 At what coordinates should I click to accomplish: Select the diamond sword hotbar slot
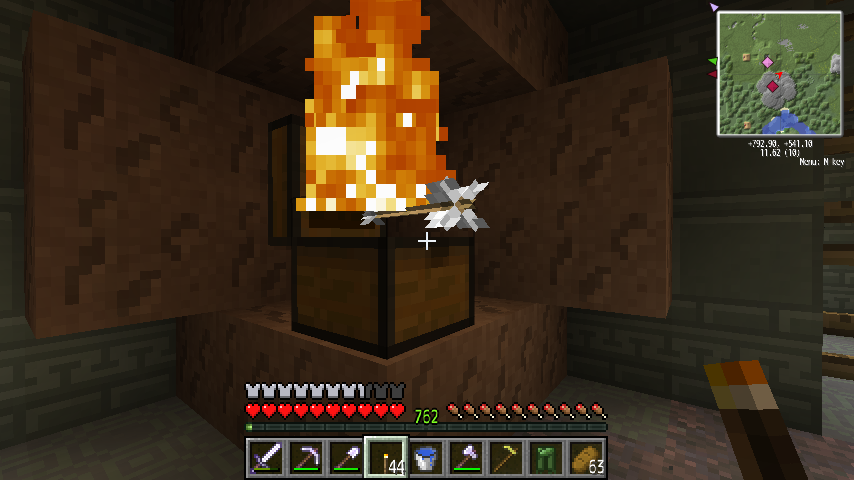point(266,458)
